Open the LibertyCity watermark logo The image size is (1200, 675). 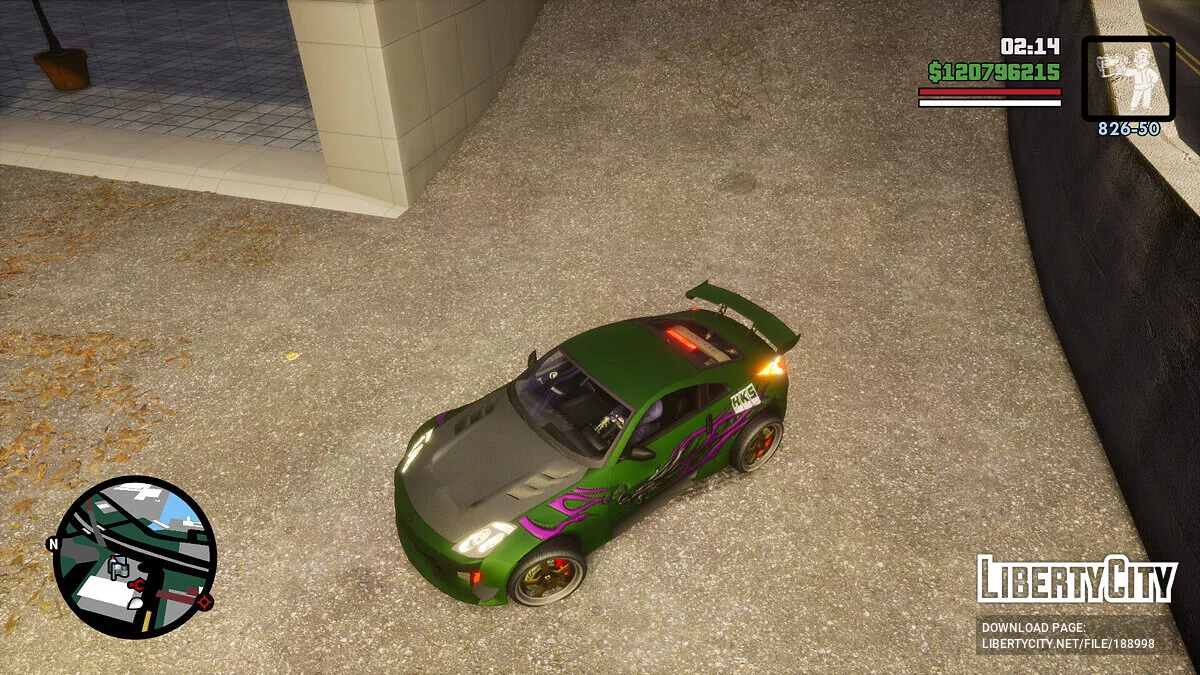pyautogui.click(x=1076, y=580)
